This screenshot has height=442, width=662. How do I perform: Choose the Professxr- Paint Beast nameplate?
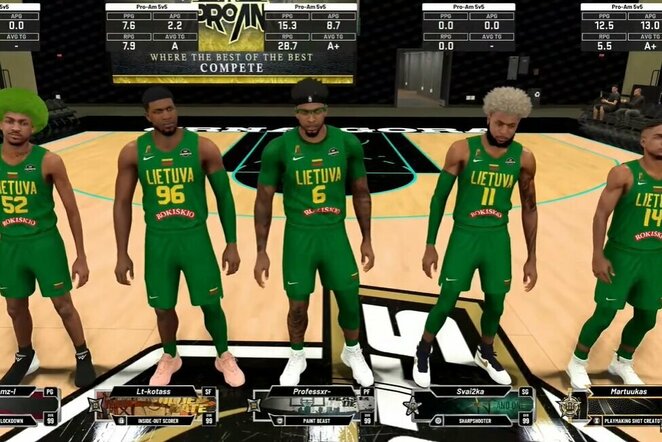(313, 406)
